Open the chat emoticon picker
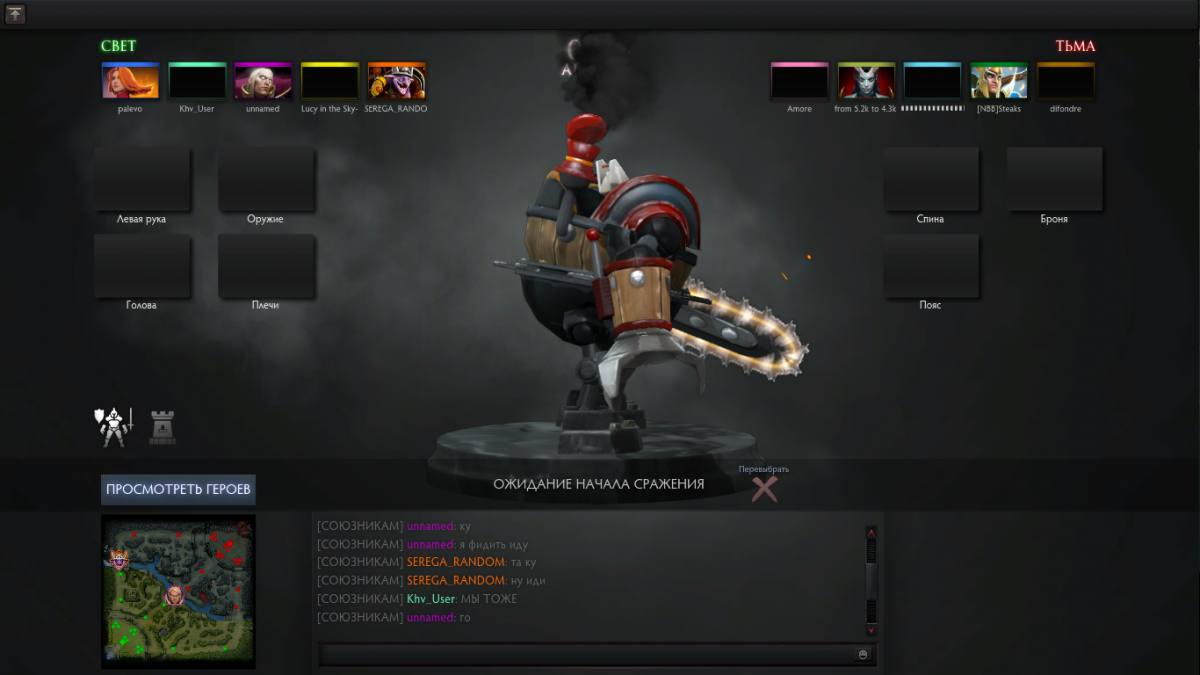 coord(863,654)
